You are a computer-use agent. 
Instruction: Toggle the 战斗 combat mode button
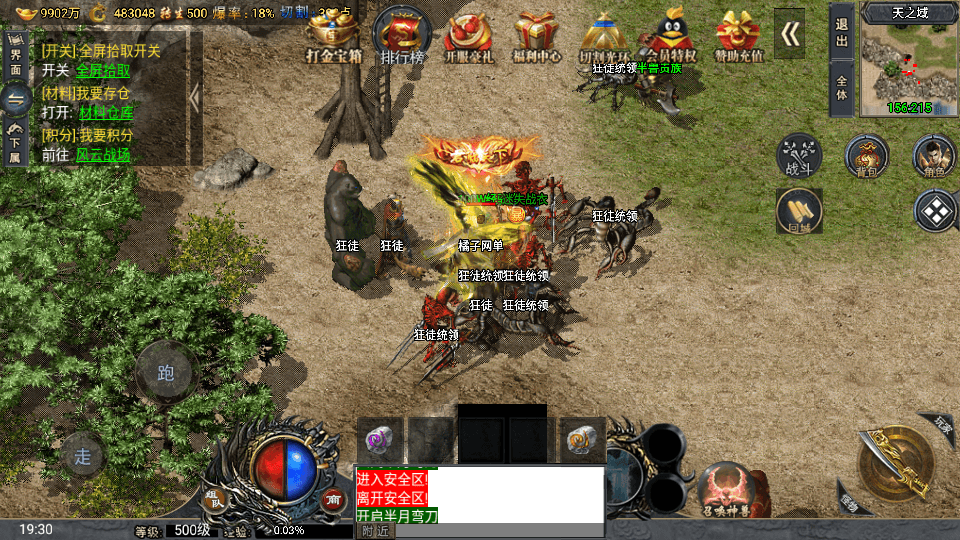click(799, 157)
